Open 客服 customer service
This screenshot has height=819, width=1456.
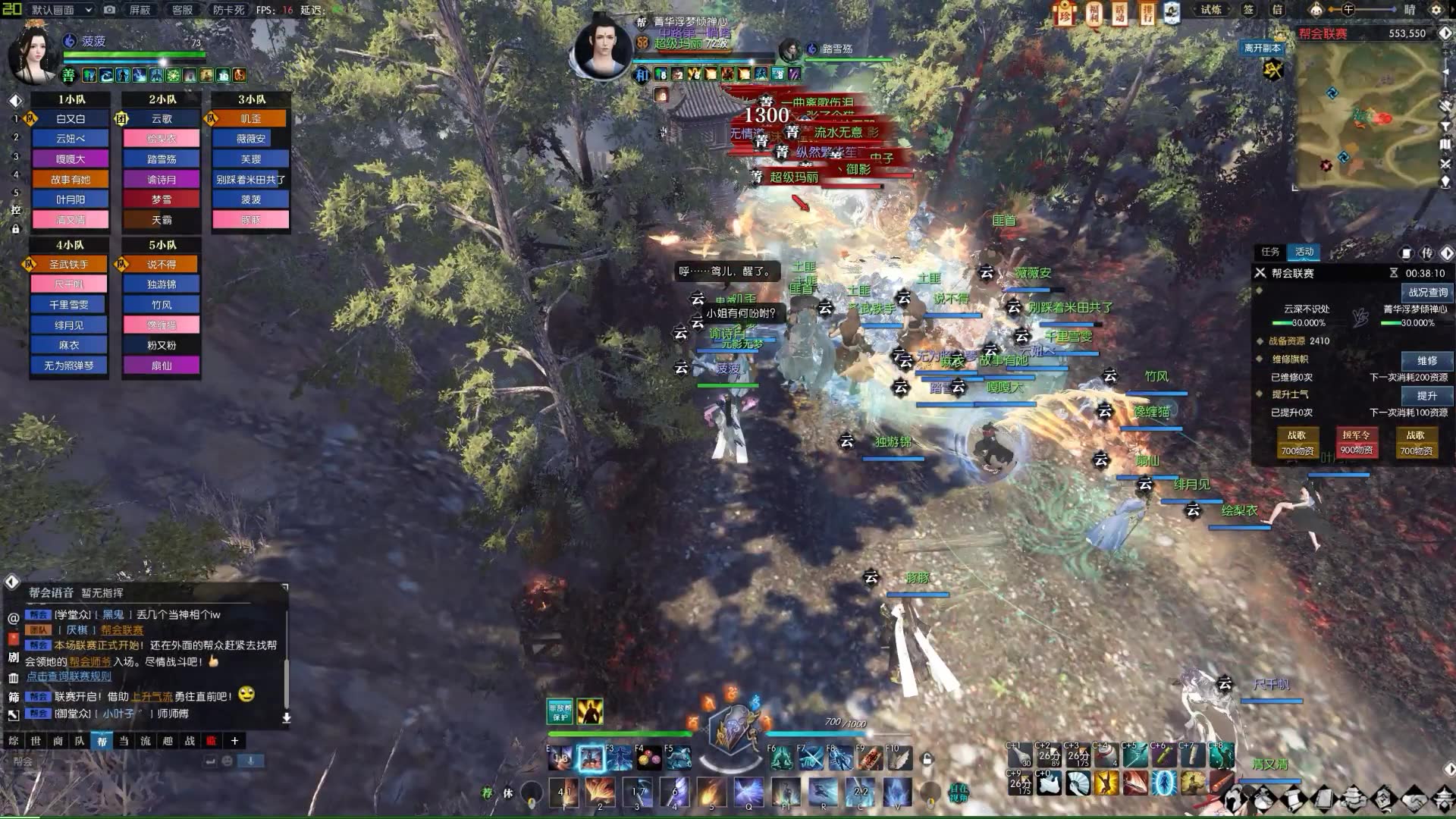pos(183,10)
